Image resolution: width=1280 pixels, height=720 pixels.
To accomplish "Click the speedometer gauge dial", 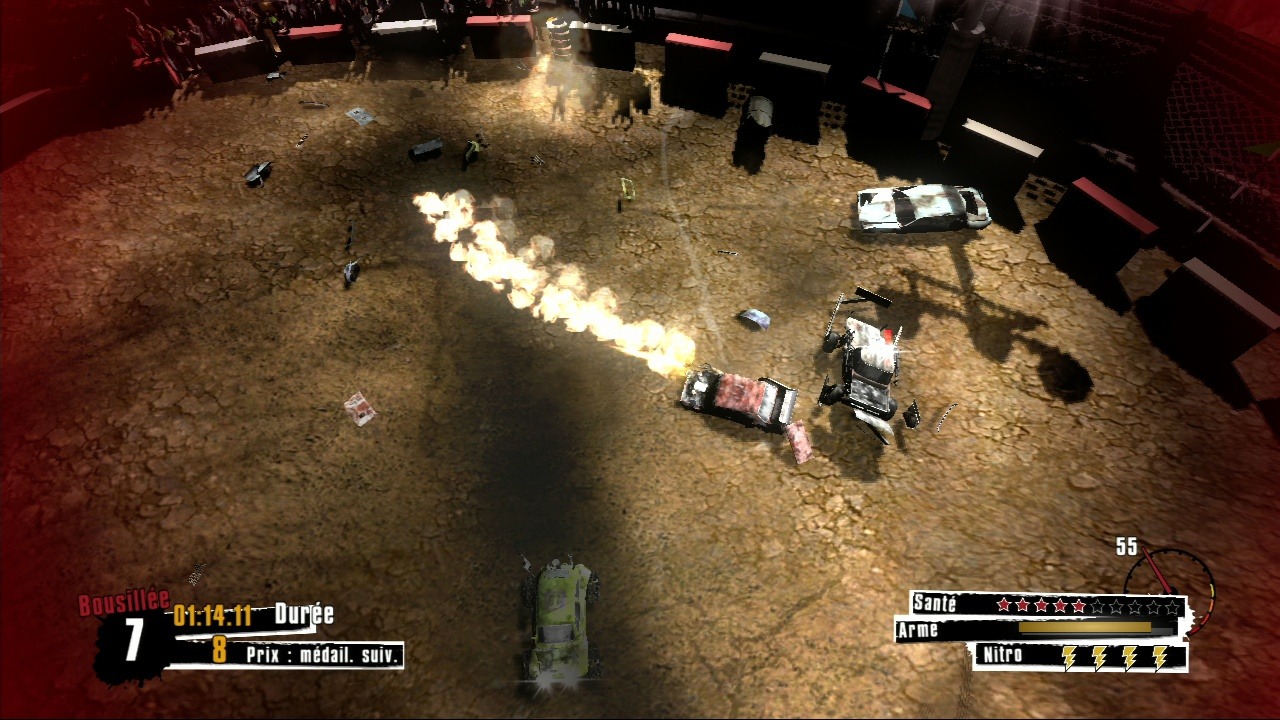I will pos(1168,583).
